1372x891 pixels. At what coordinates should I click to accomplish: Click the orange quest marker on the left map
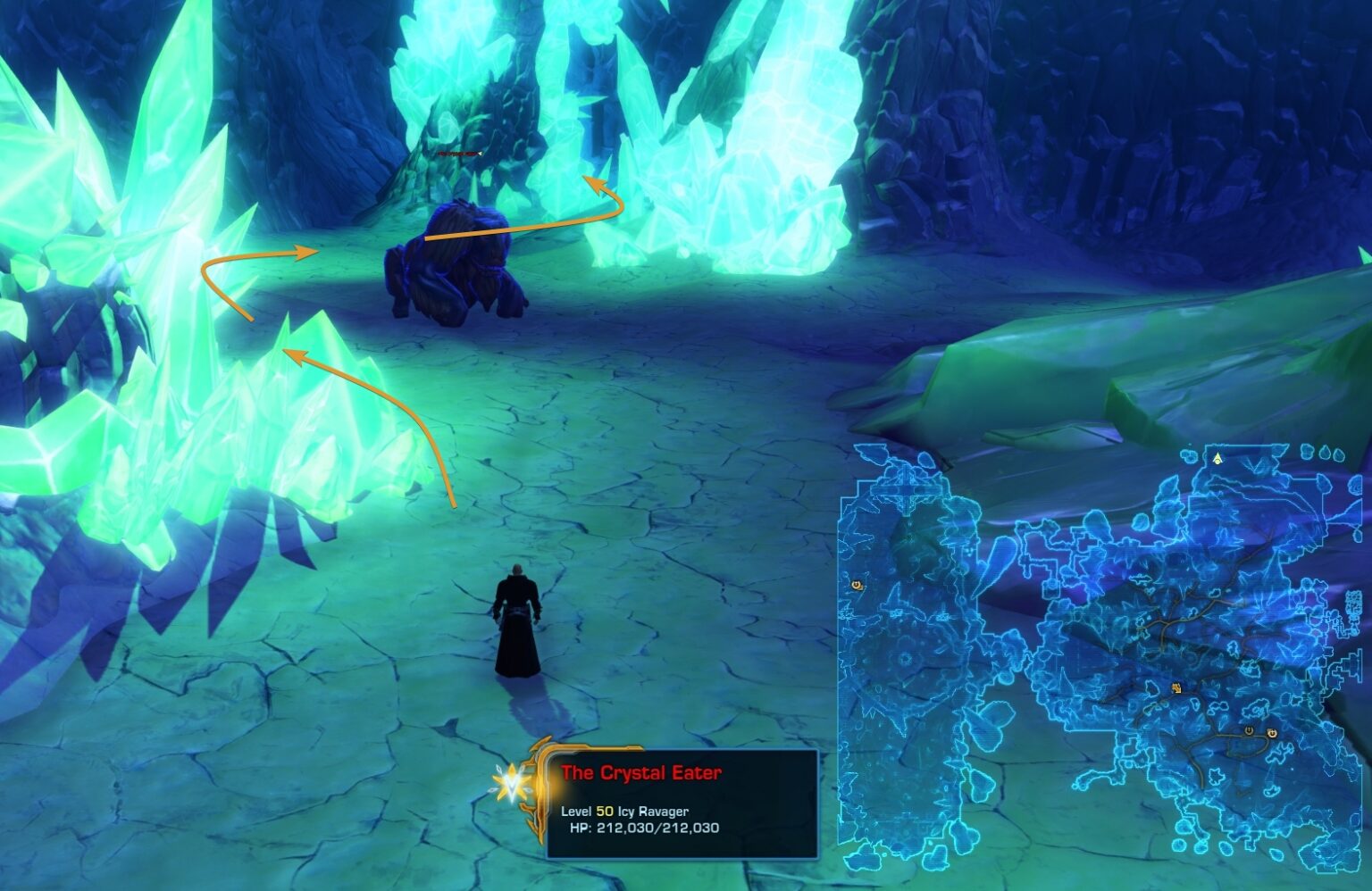[x=856, y=585]
